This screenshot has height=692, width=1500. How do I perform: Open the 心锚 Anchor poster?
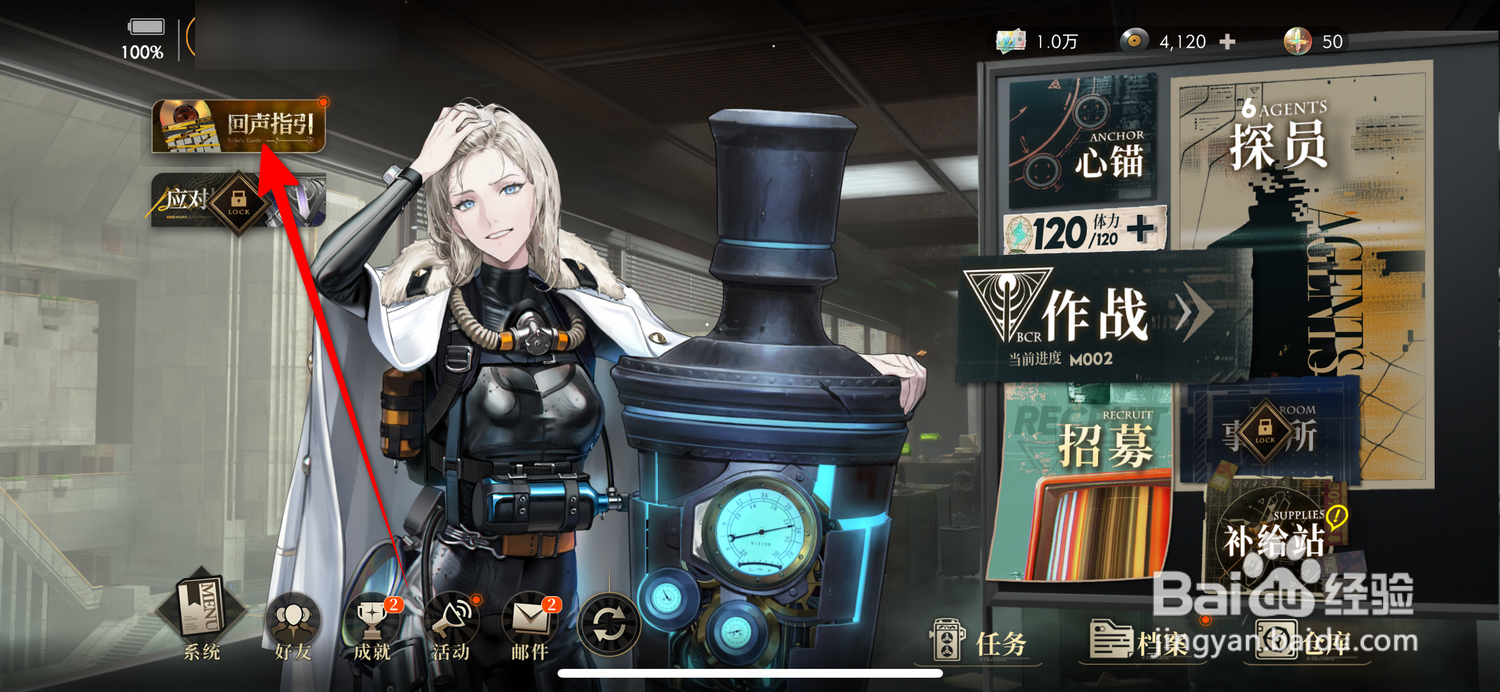pos(1082,140)
